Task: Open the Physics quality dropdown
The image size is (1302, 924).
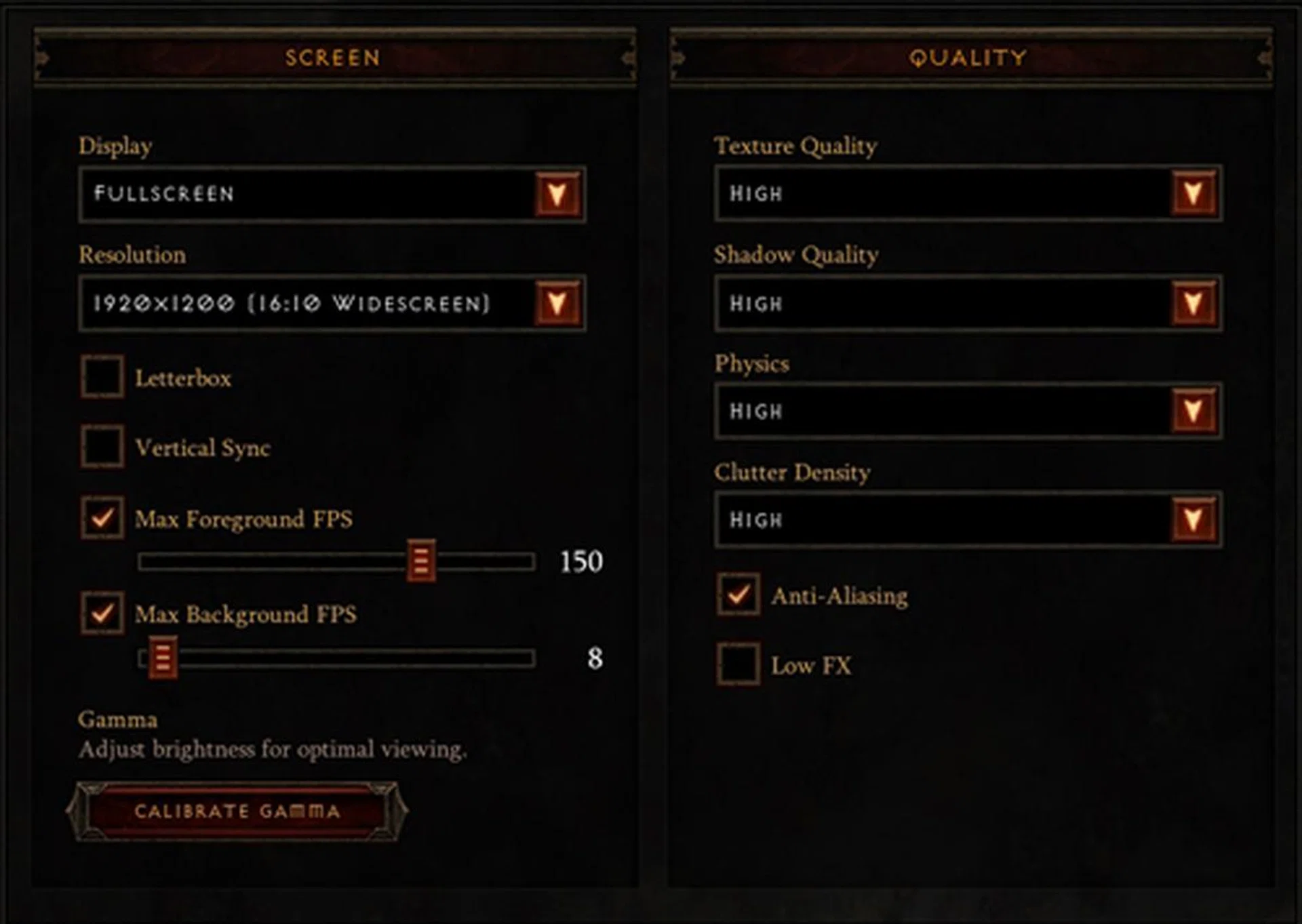Action: coord(1193,411)
